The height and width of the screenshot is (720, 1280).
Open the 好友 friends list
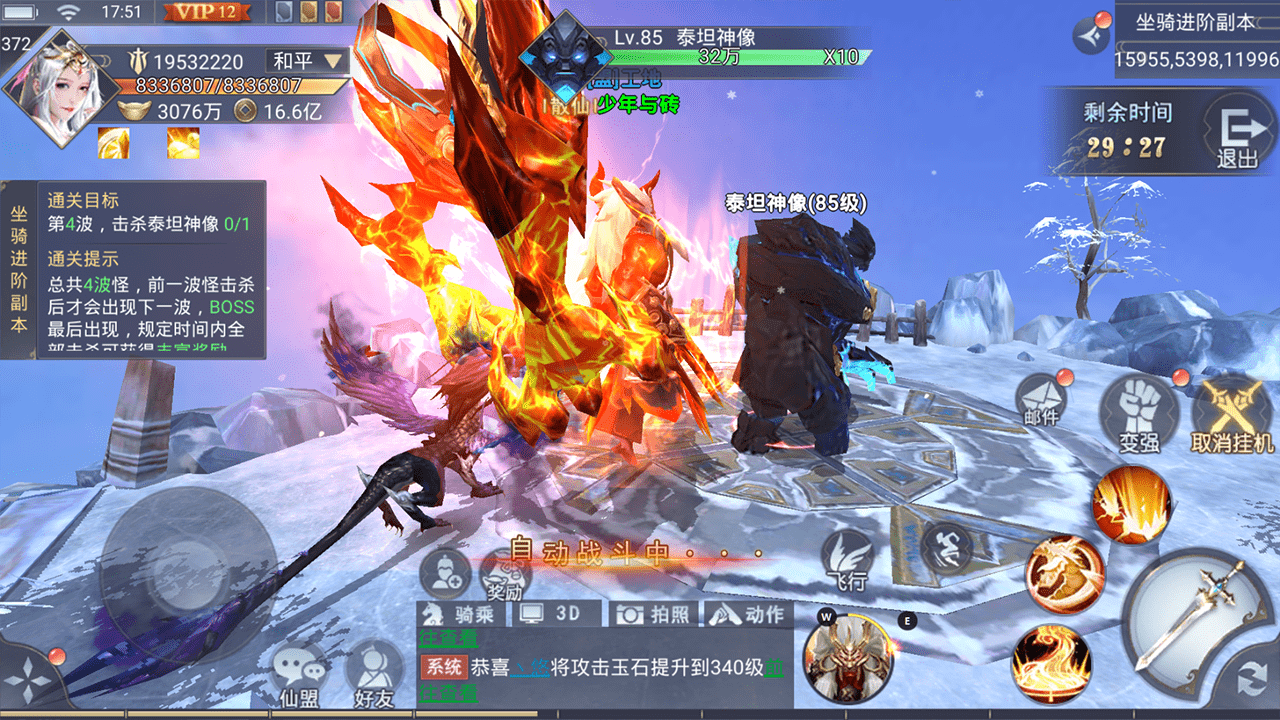click(x=374, y=676)
